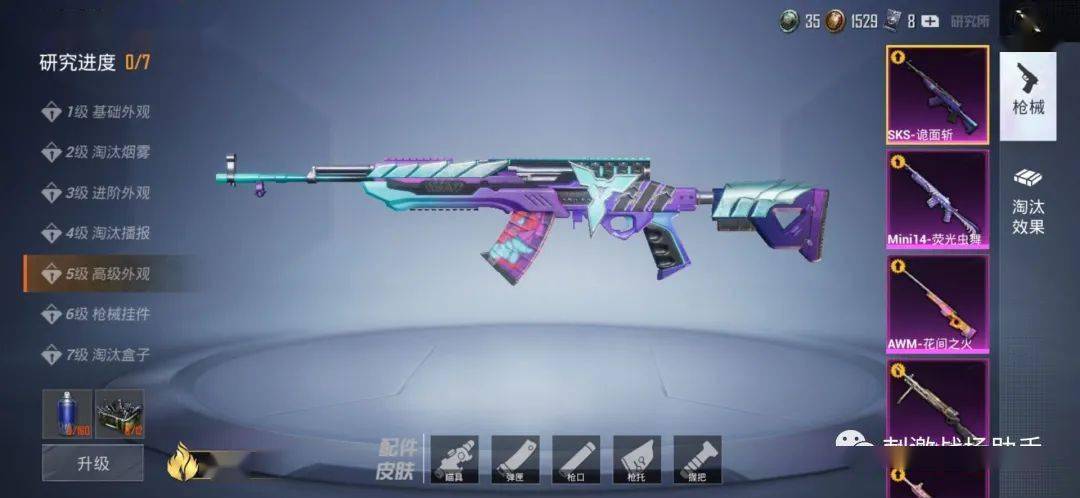Viewport: 1080px width, 498px height.
Task: Choose the Mini14-荧光虫舞 skin thumbnail
Action: (x=937, y=199)
